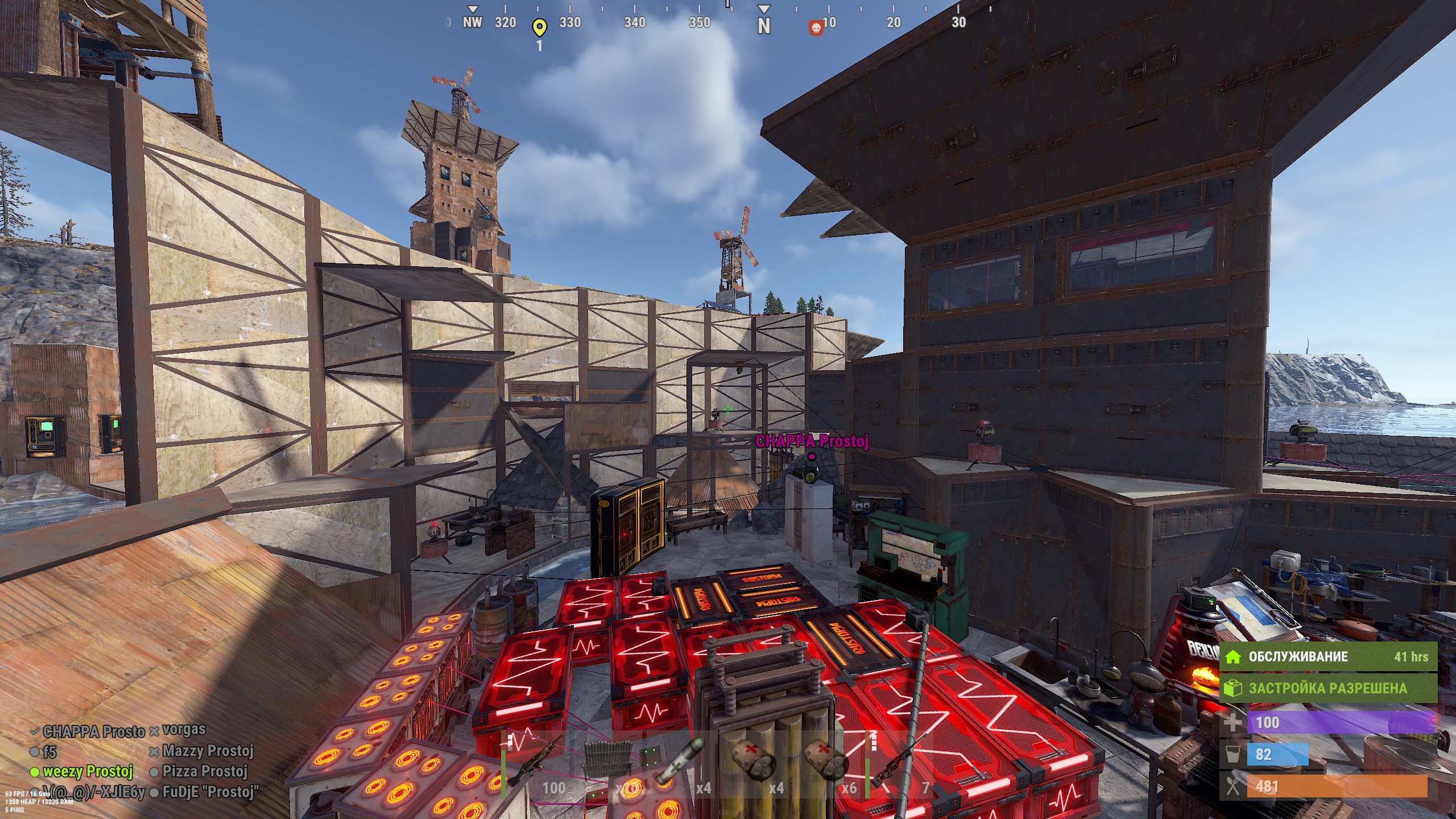Choose Mazzy Prostoj in the team list
Viewport: 1456px width, 819px height.
(207, 751)
